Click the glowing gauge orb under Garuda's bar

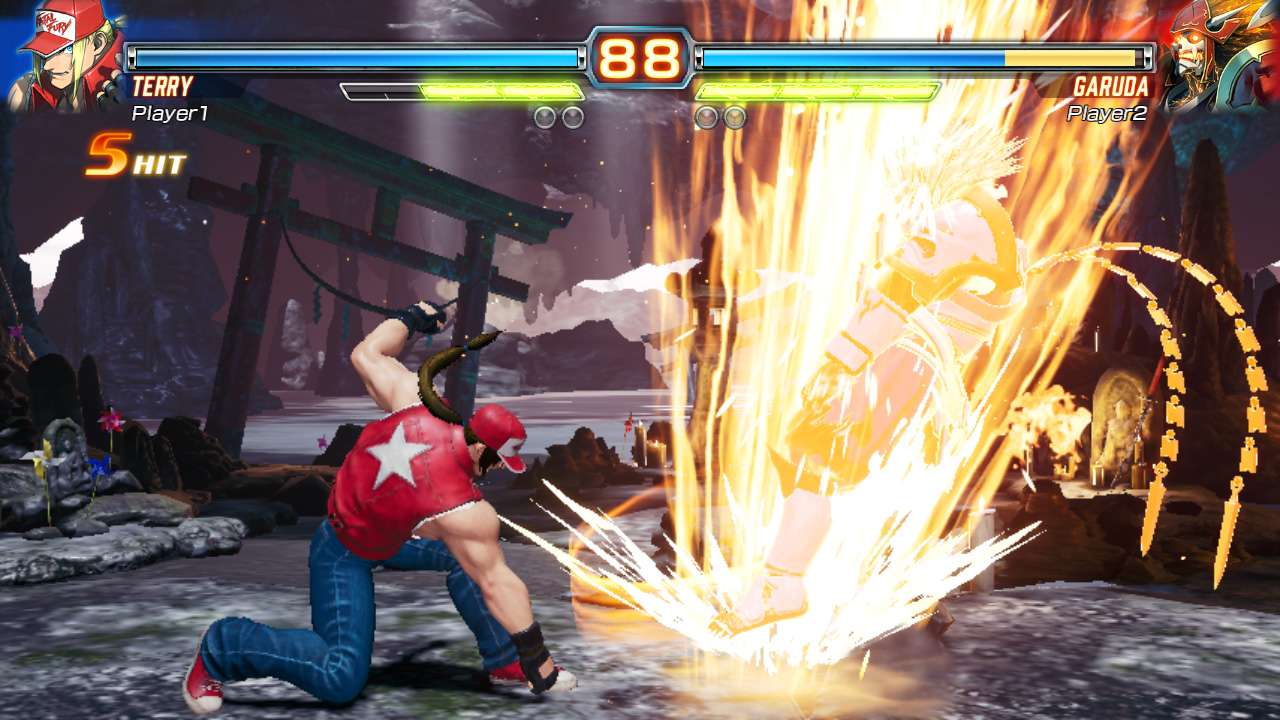[x=733, y=117]
